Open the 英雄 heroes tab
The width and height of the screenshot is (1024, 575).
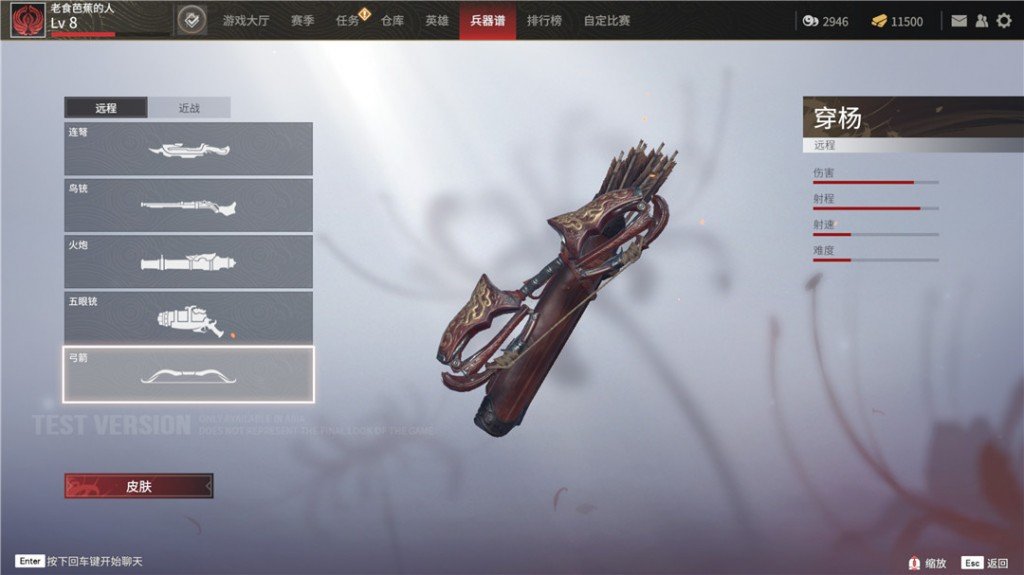pos(437,21)
